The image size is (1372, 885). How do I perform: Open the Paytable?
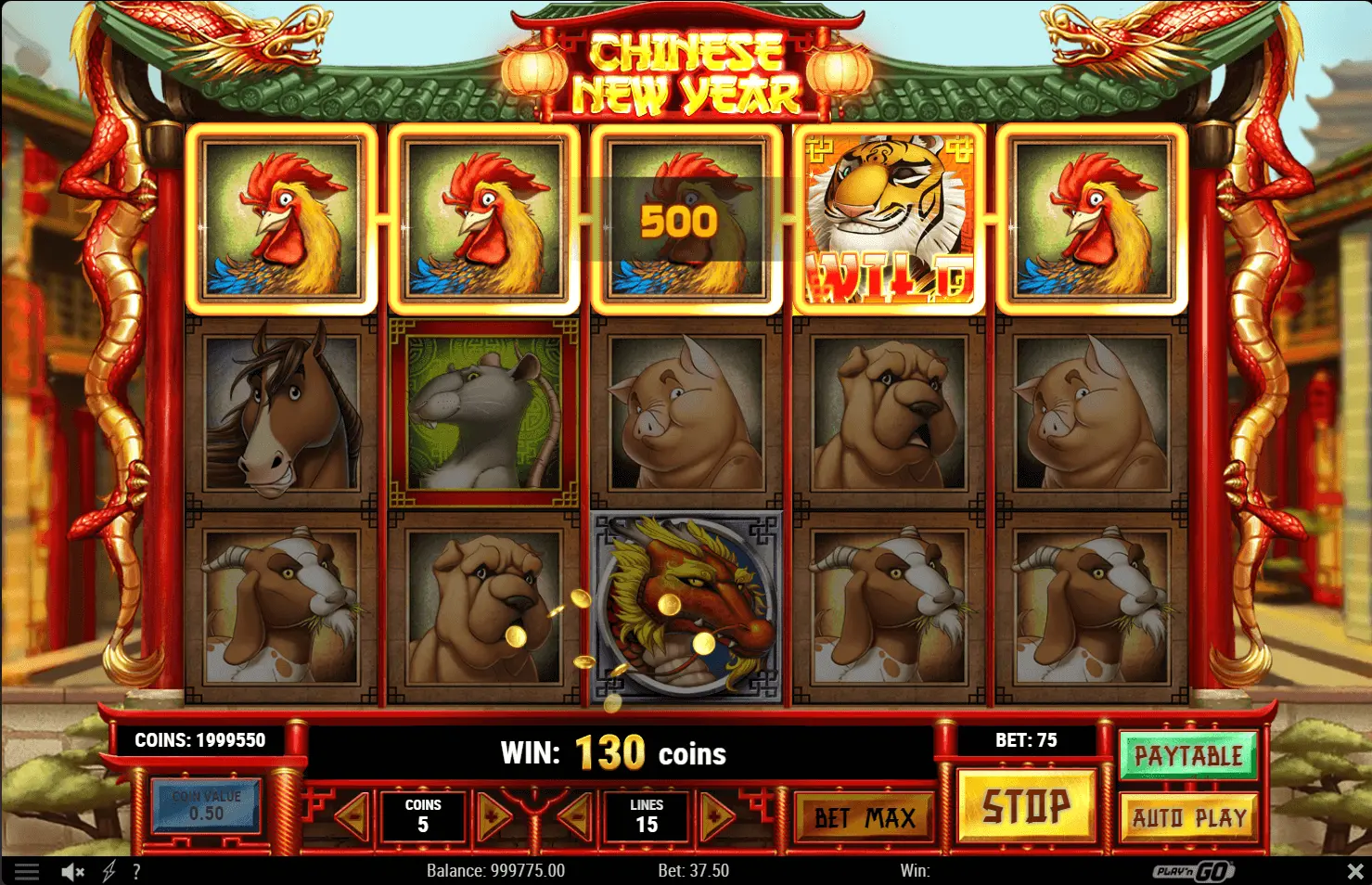(1187, 756)
